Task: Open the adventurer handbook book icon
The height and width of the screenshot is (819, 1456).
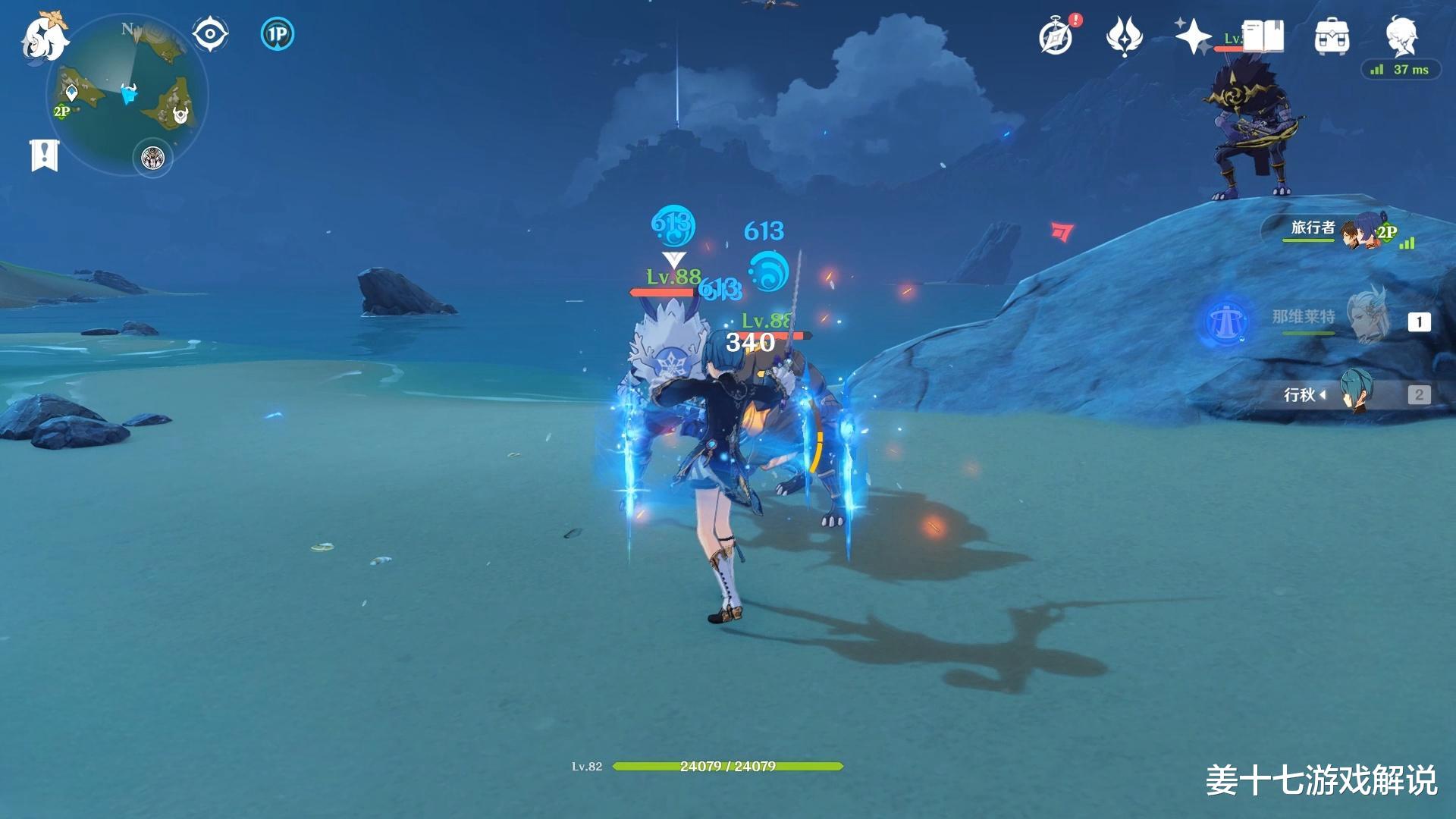Action: pyautogui.click(x=1263, y=36)
